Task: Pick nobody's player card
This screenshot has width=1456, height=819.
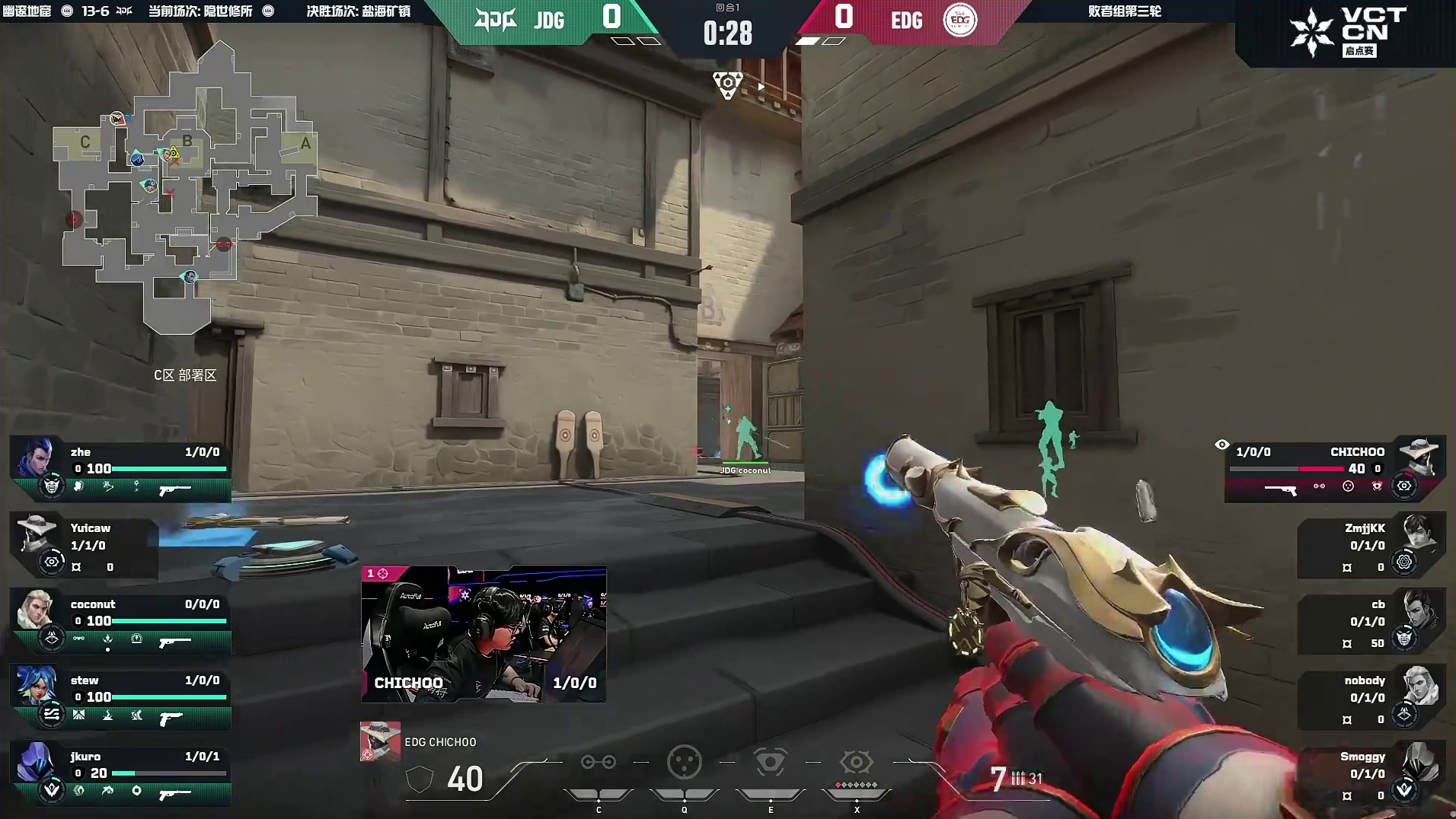Action: pos(1371,698)
